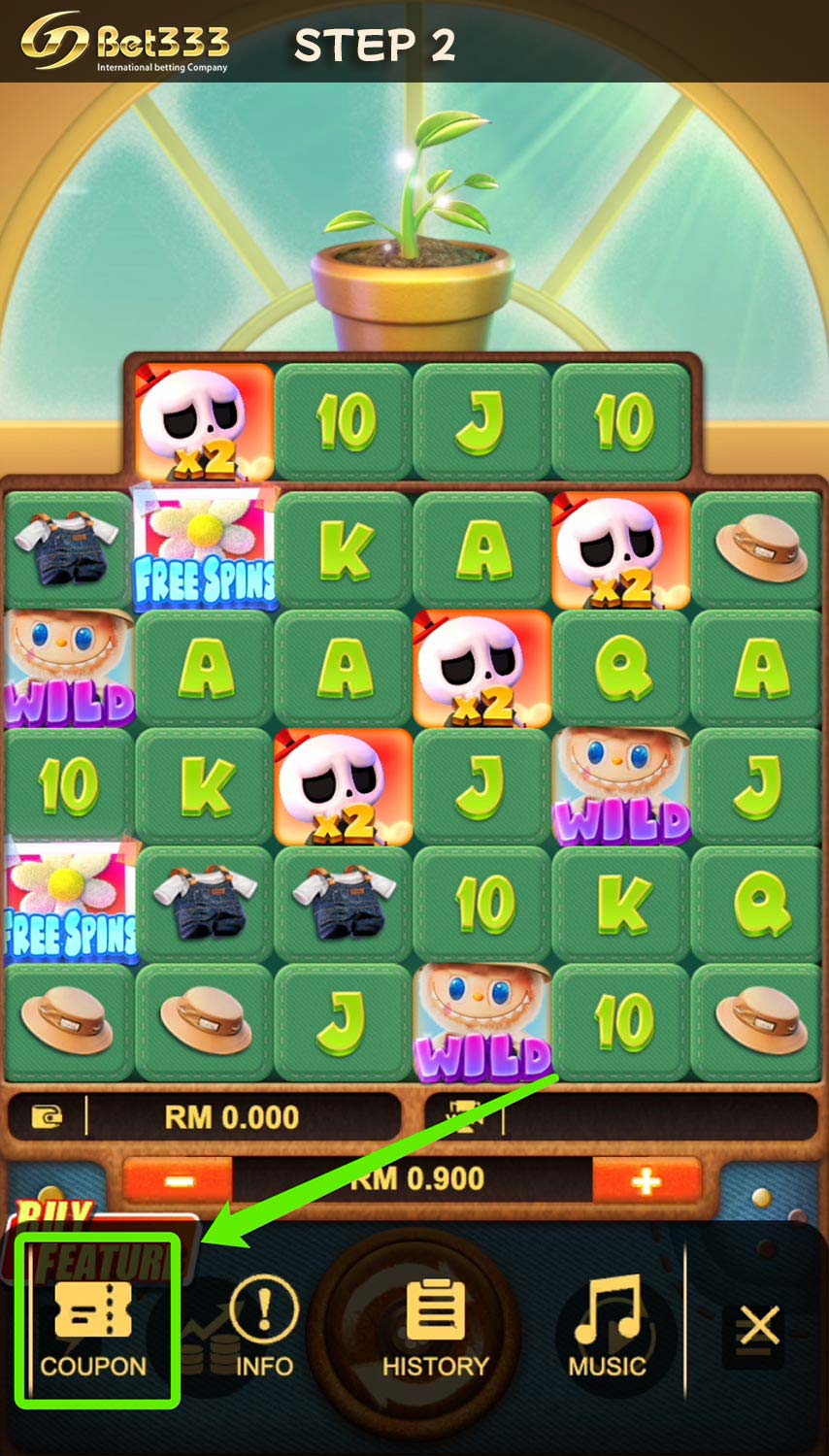Viewport: 829px width, 1456px height.
Task: Close the options menu bar
Action: (758, 1326)
